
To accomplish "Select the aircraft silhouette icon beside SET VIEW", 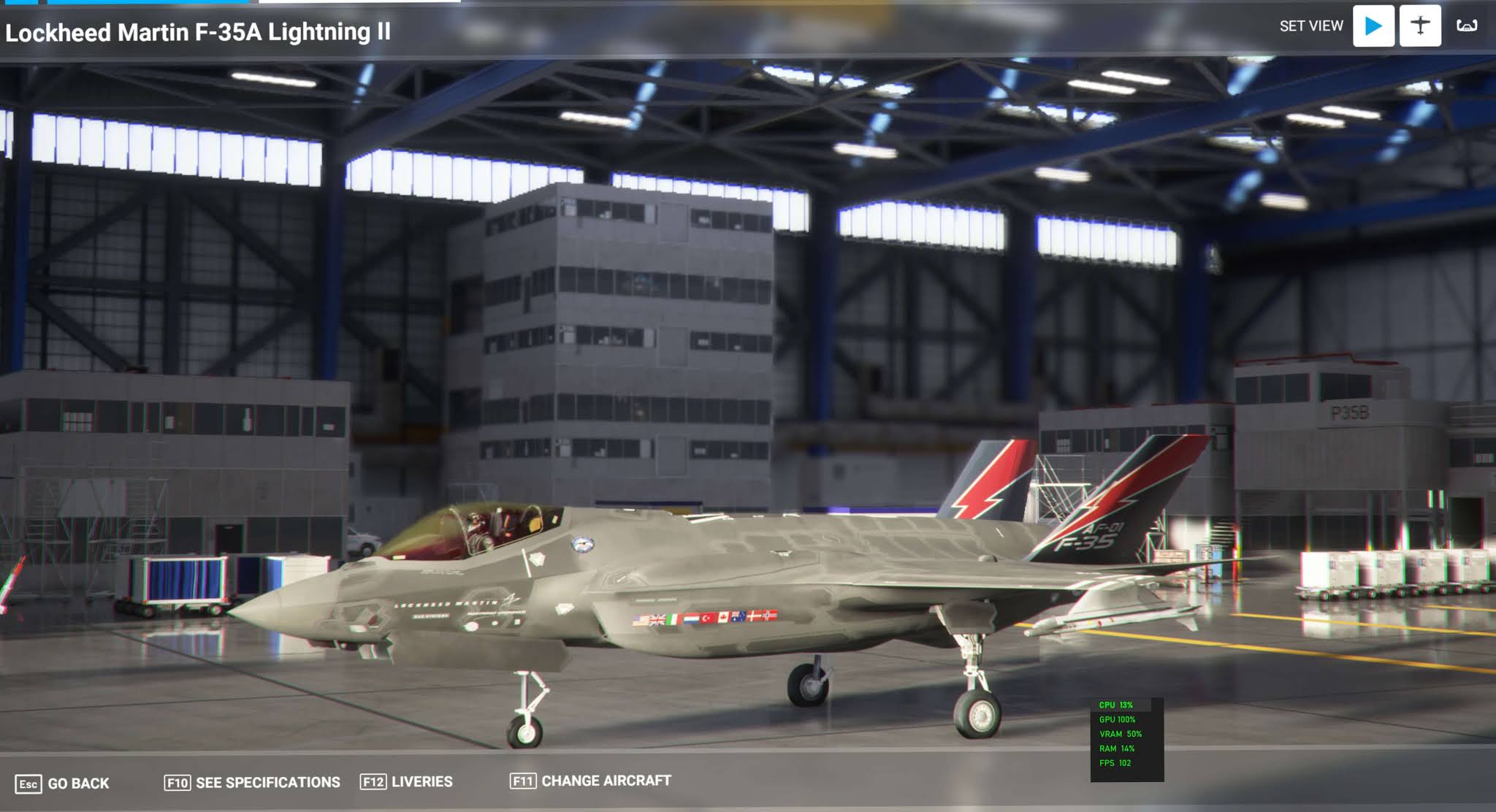I will click(1420, 24).
